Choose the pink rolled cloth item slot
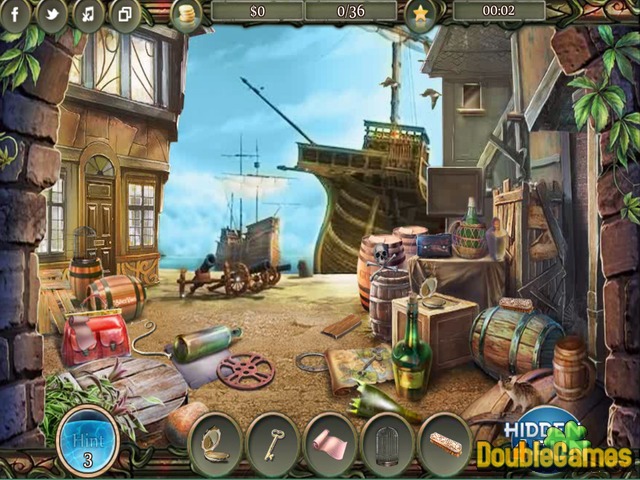Viewport: 640px width, 480px height. coord(330,440)
